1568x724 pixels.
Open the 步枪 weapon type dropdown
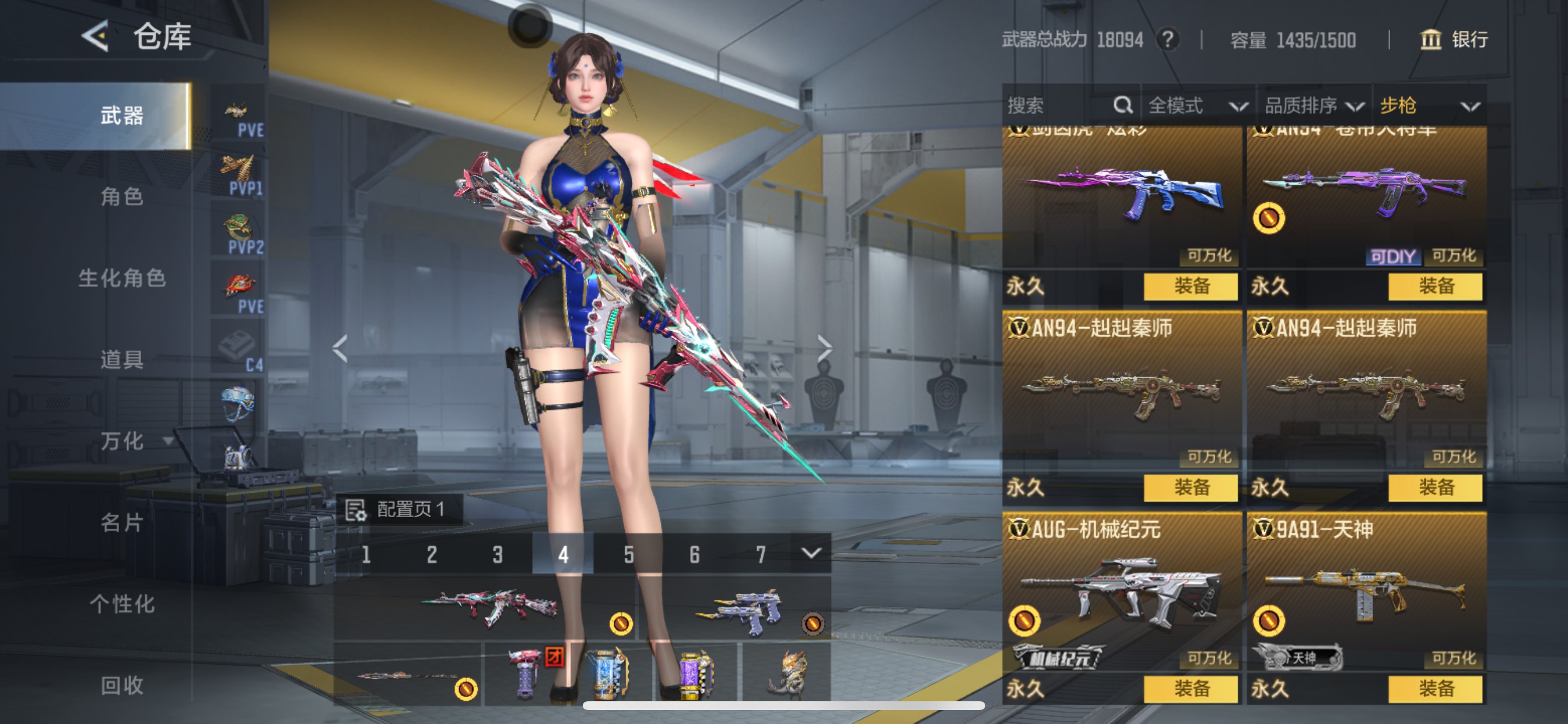pos(1429,106)
